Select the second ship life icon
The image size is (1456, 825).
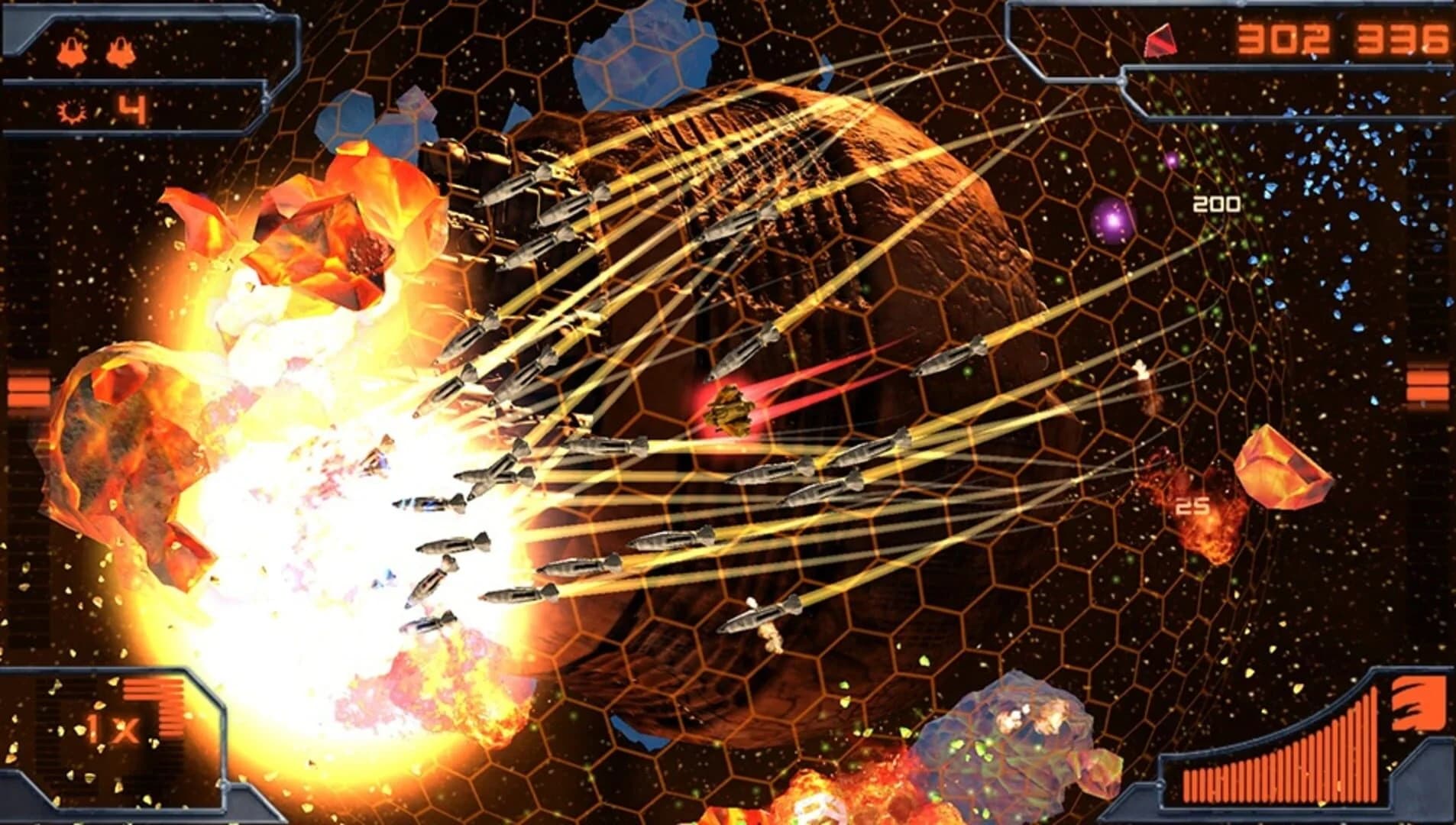click(x=120, y=50)
